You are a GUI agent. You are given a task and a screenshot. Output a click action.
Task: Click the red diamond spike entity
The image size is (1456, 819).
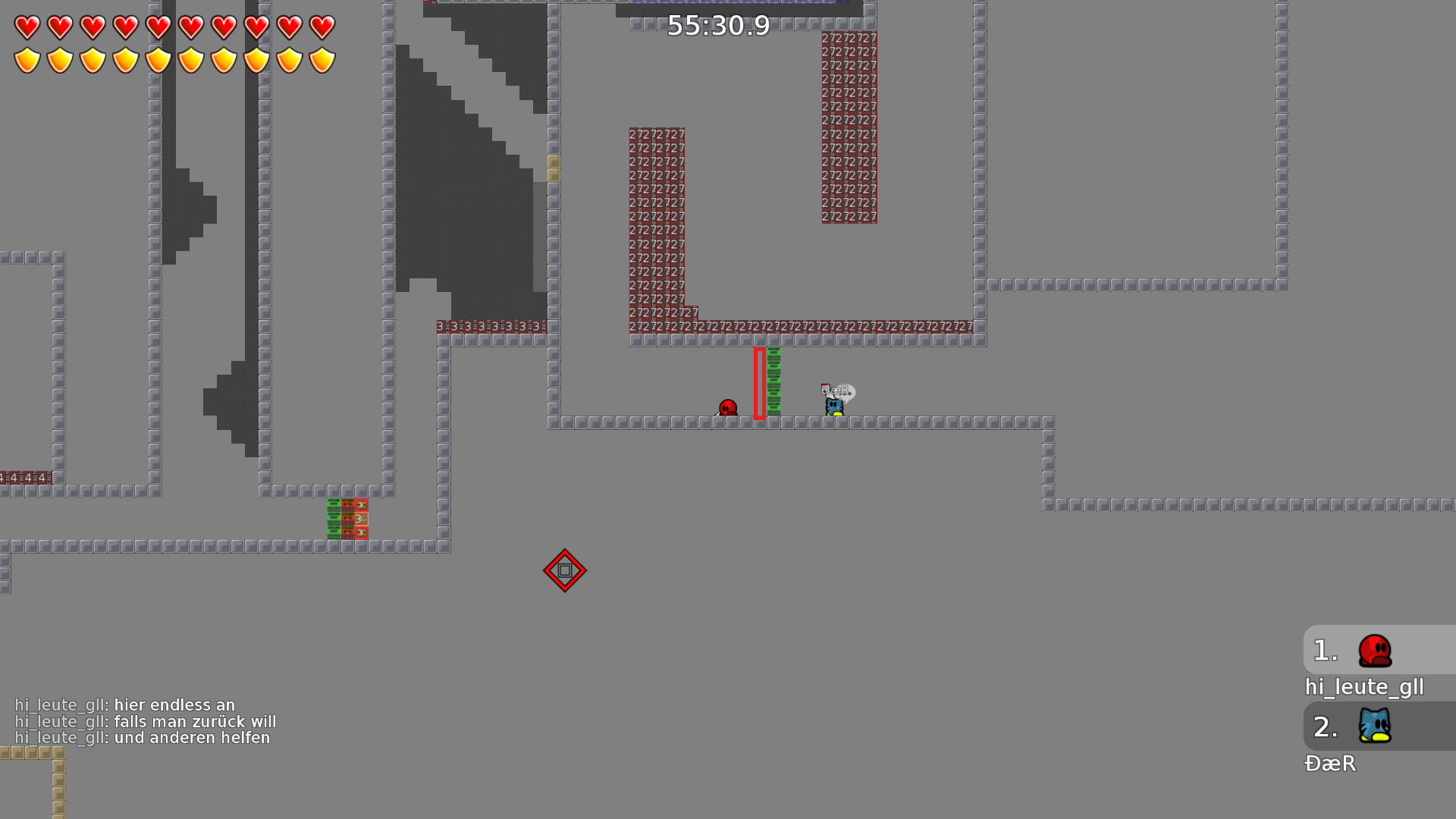[x=564, y=570]
